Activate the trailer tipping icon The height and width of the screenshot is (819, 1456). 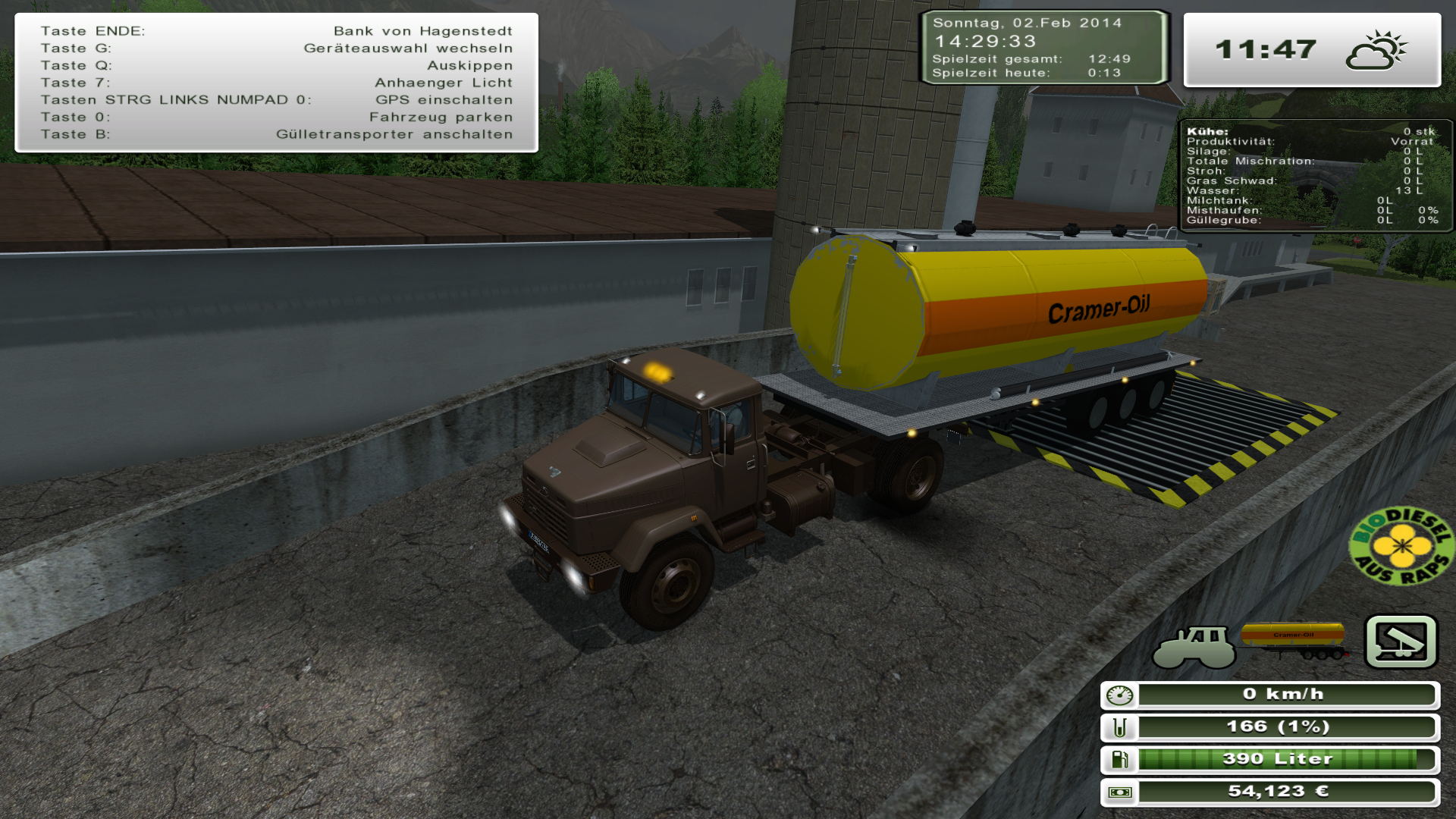click(x=1401, y=642)
